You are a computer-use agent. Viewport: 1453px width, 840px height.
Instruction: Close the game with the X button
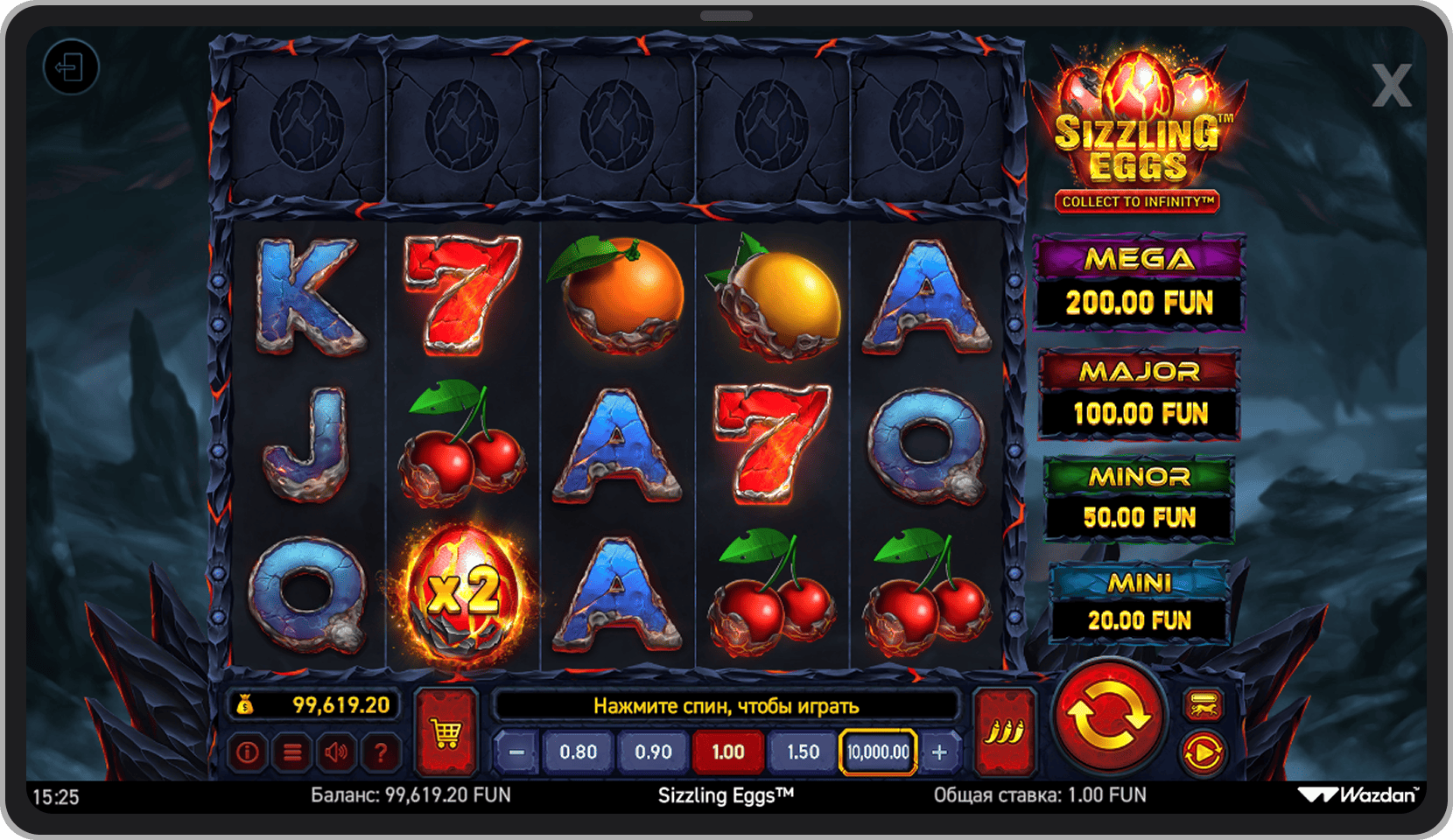1391,86
